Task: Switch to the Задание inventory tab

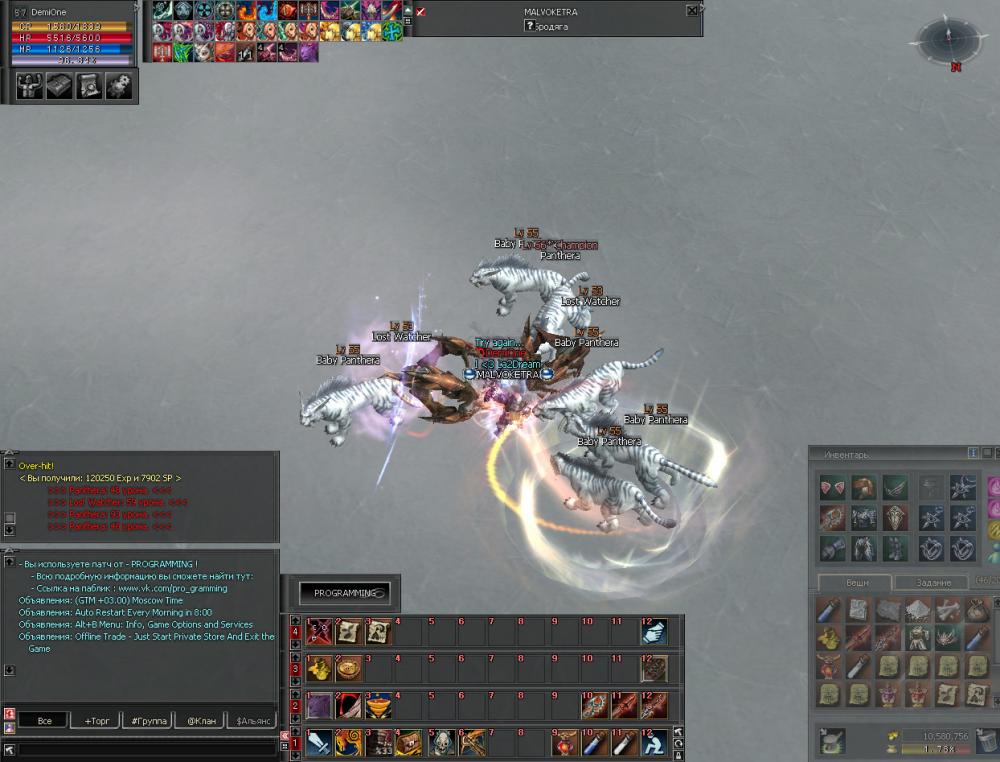Action: 933,583
